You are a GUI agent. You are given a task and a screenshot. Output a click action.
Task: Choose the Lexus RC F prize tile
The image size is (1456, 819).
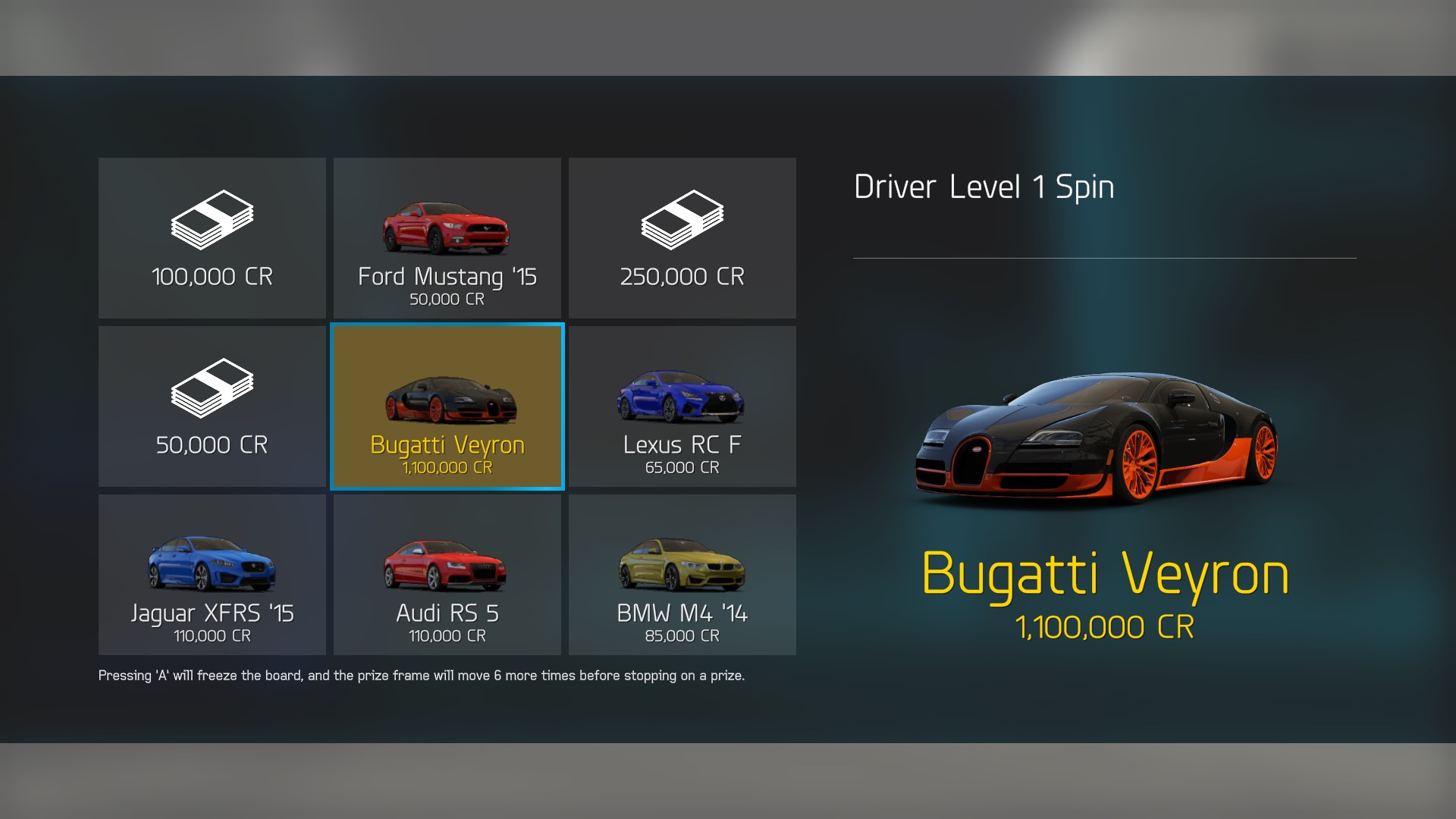click(682, 406)
